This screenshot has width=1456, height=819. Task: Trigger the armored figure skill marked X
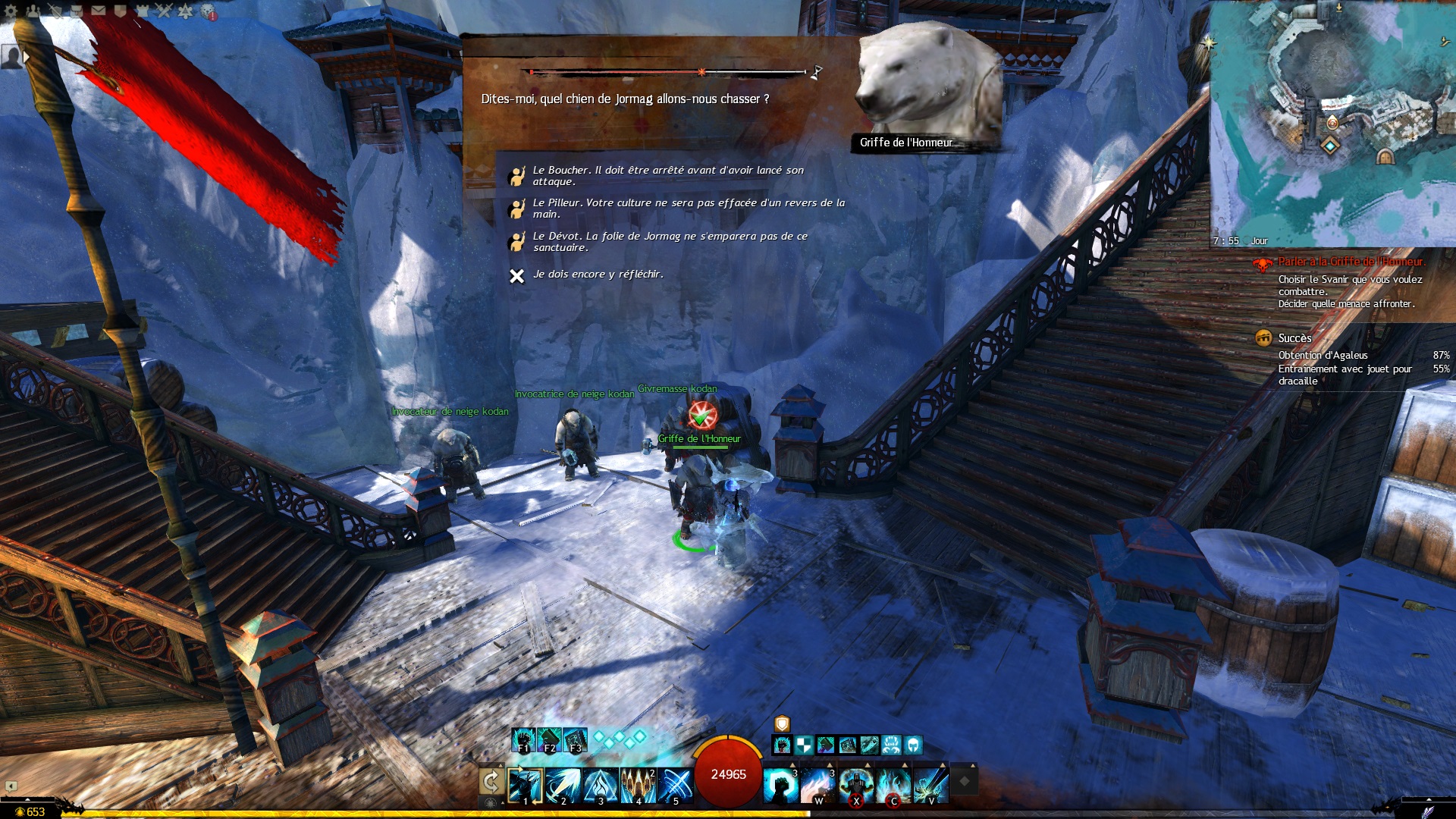point(855,785)
